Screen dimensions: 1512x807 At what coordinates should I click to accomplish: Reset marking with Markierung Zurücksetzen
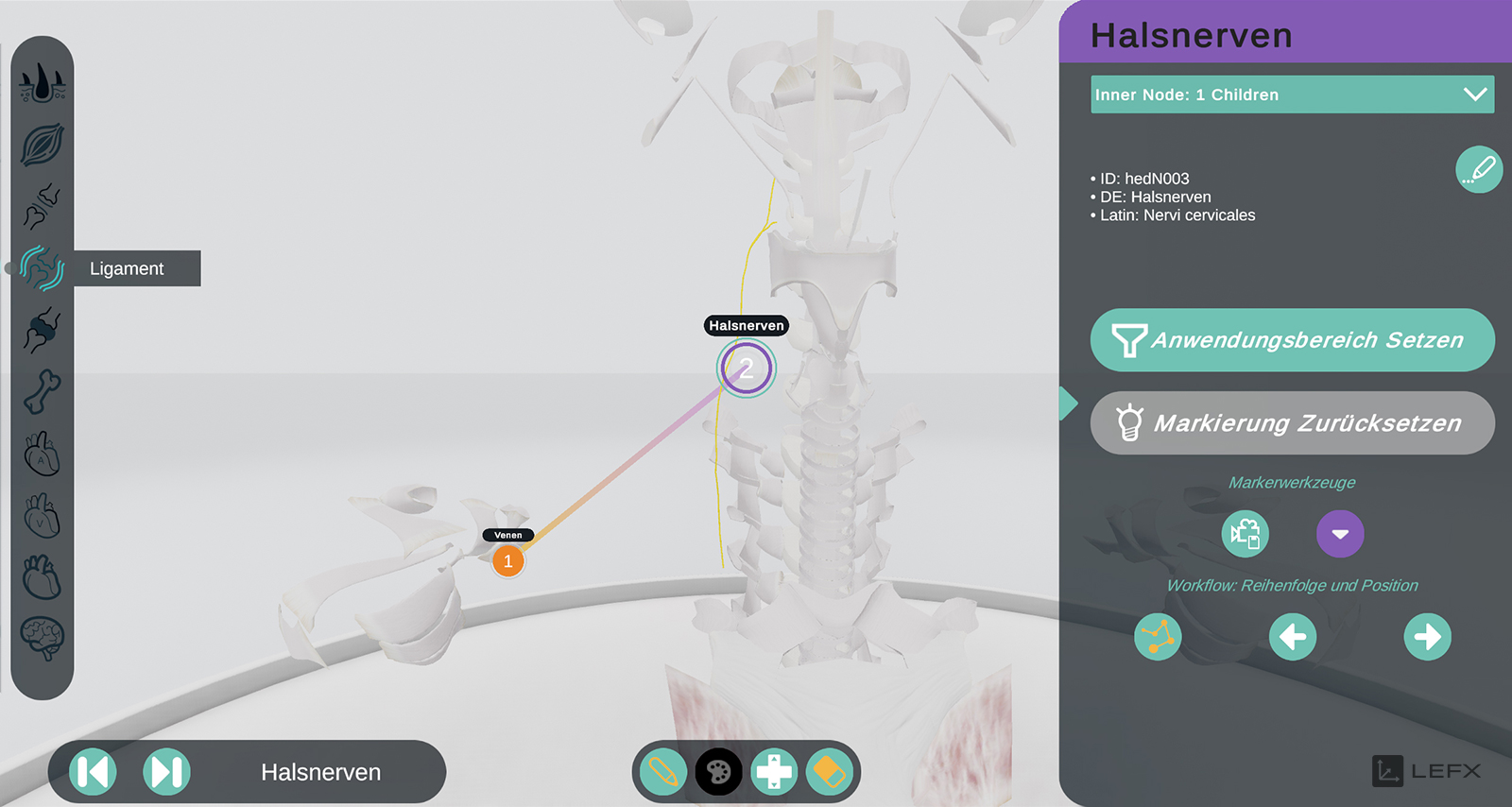click(x=1292, y=422)
